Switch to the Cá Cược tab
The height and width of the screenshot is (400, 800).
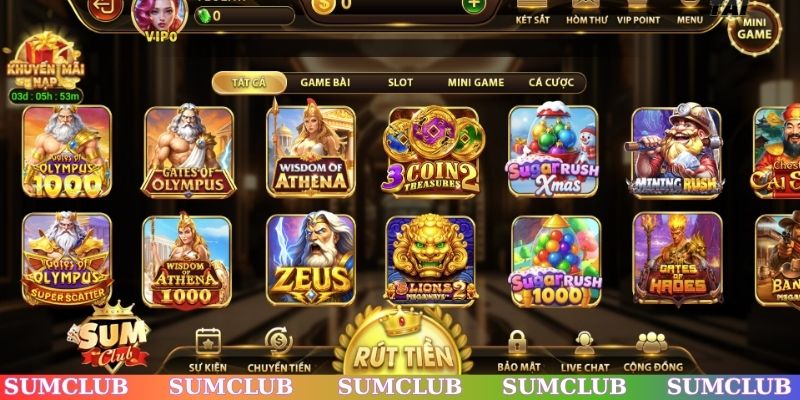pyautogui.click(x=549, y=83)
